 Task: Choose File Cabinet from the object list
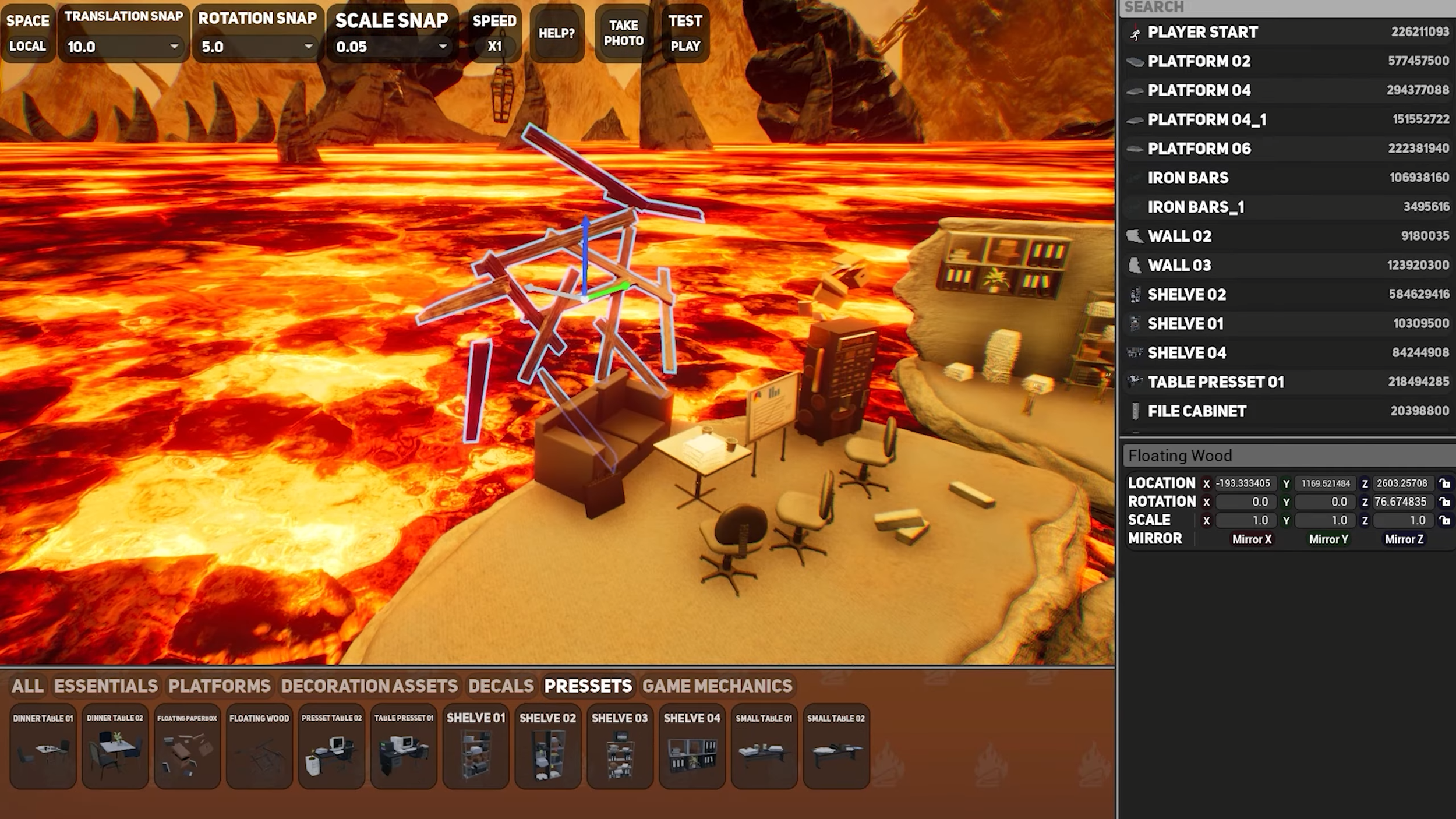point(1197,411)
